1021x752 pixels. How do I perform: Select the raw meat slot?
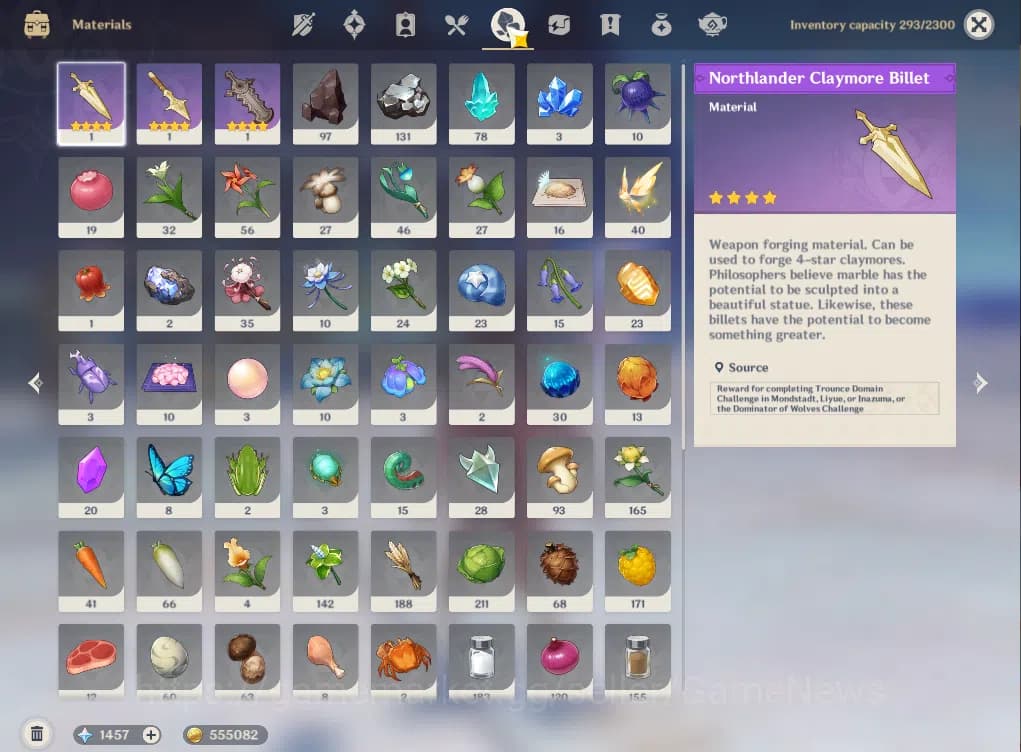(x=91, y=659)
